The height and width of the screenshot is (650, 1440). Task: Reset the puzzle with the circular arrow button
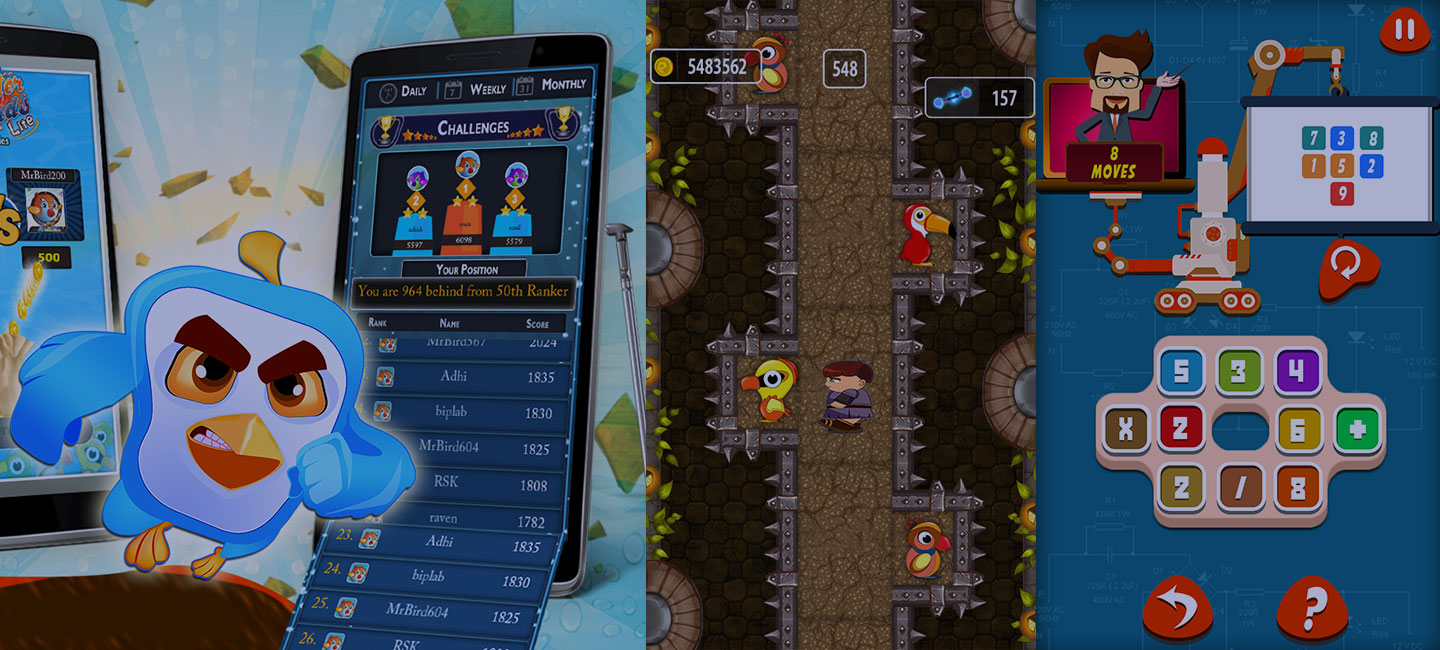[x=1348, y=267]
